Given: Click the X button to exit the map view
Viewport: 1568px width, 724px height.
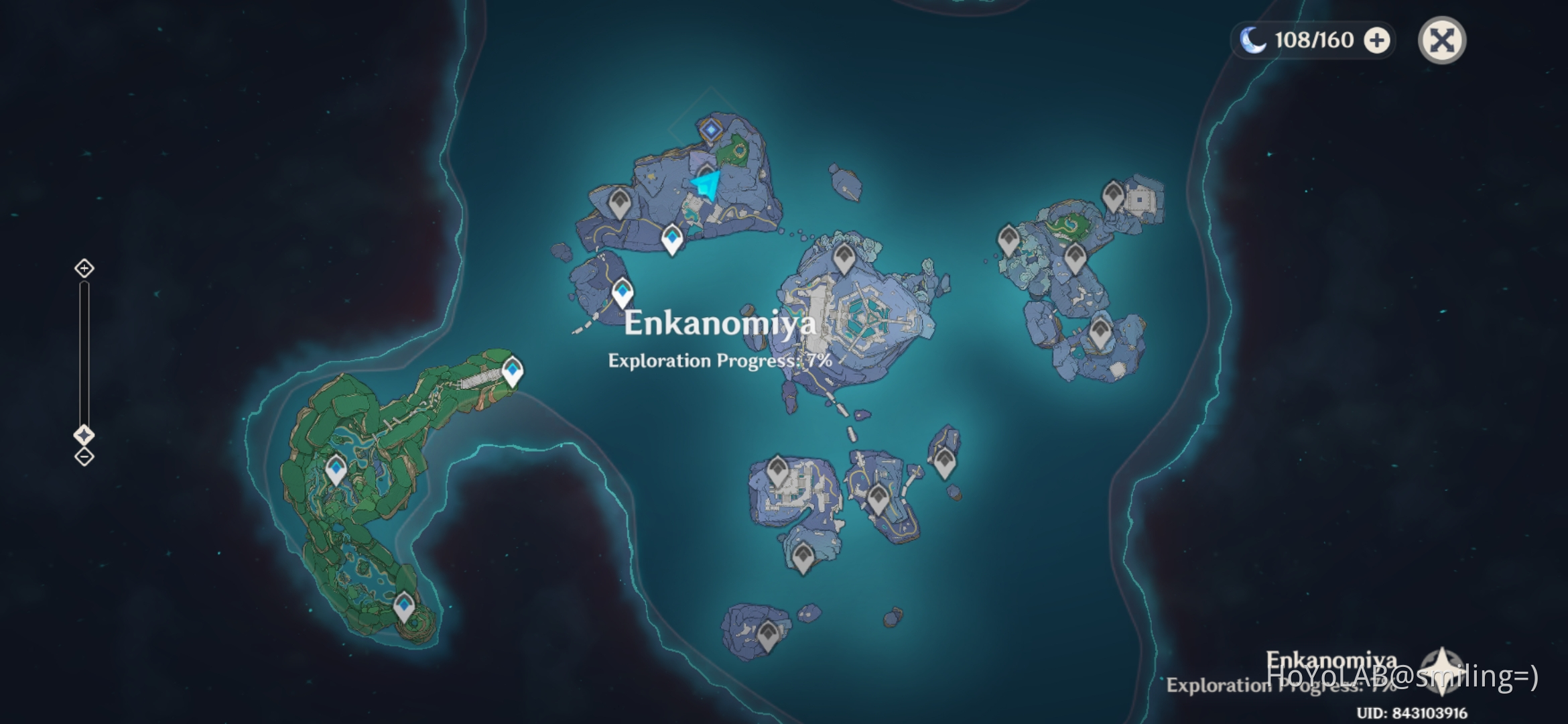Looking at the screenshot, I should coord(1441,40).
